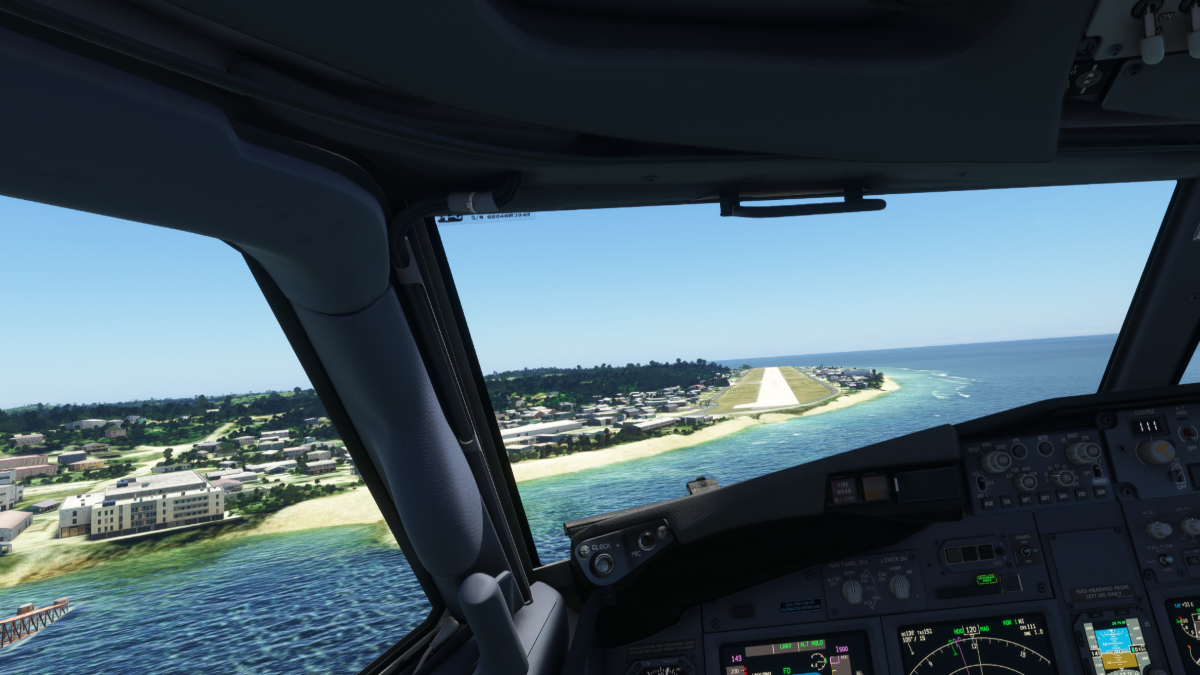Turn the LOWER DU selector knob

point(900,587)
